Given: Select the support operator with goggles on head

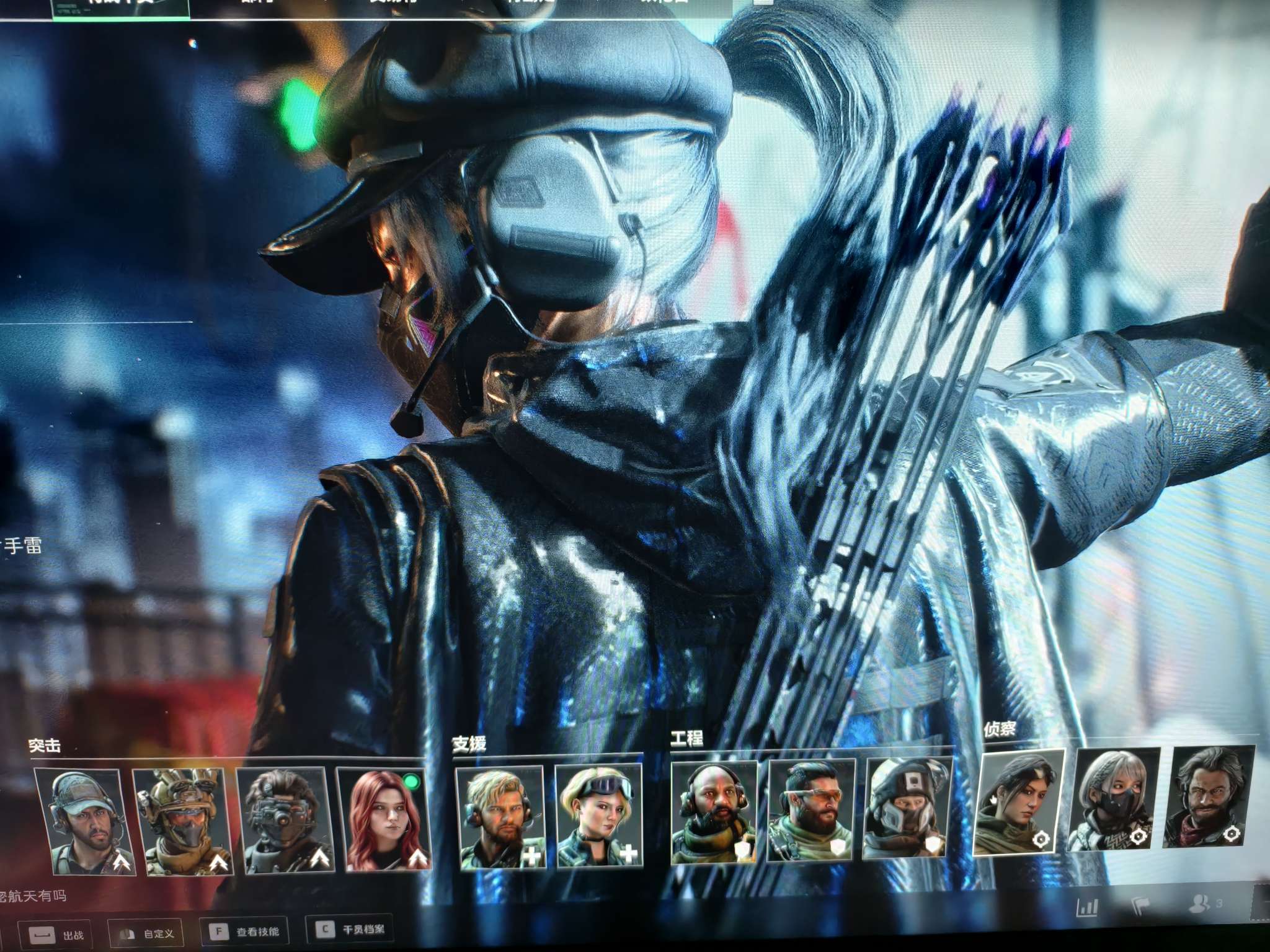Looking at the screenshot, I should (597, 814).
